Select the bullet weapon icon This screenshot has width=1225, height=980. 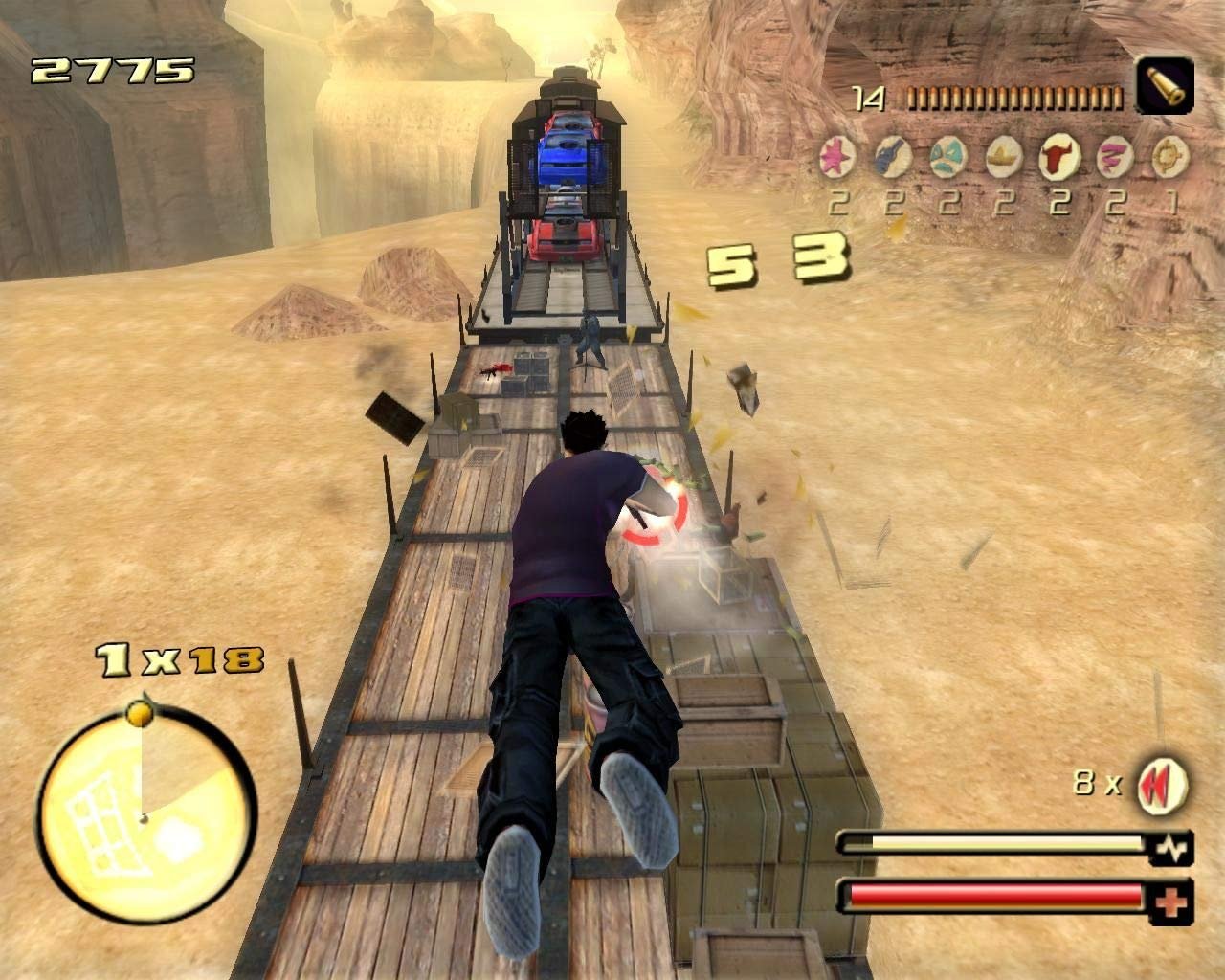pos(1165,86)
